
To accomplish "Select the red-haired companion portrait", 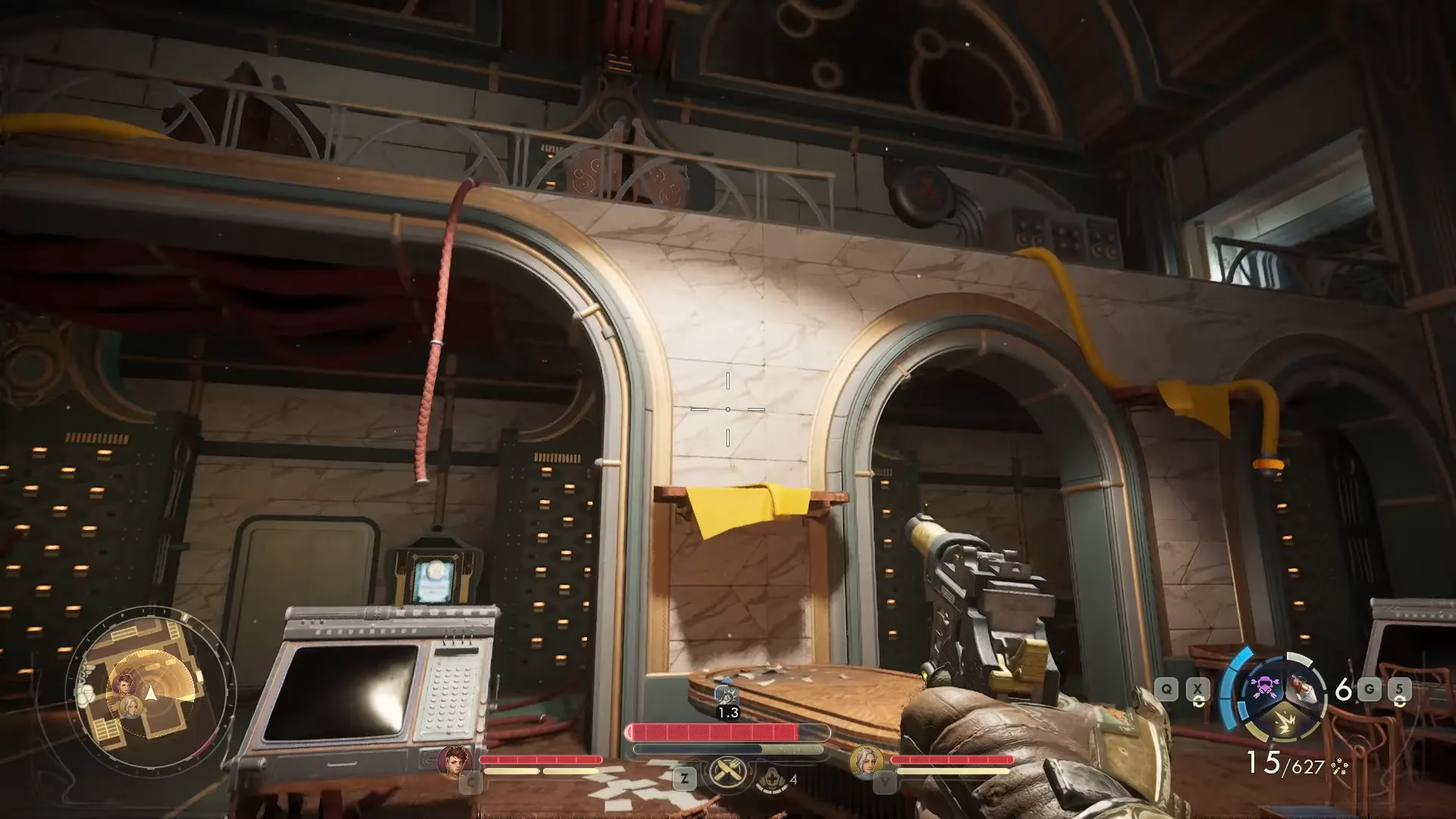I will coord(455,760).
